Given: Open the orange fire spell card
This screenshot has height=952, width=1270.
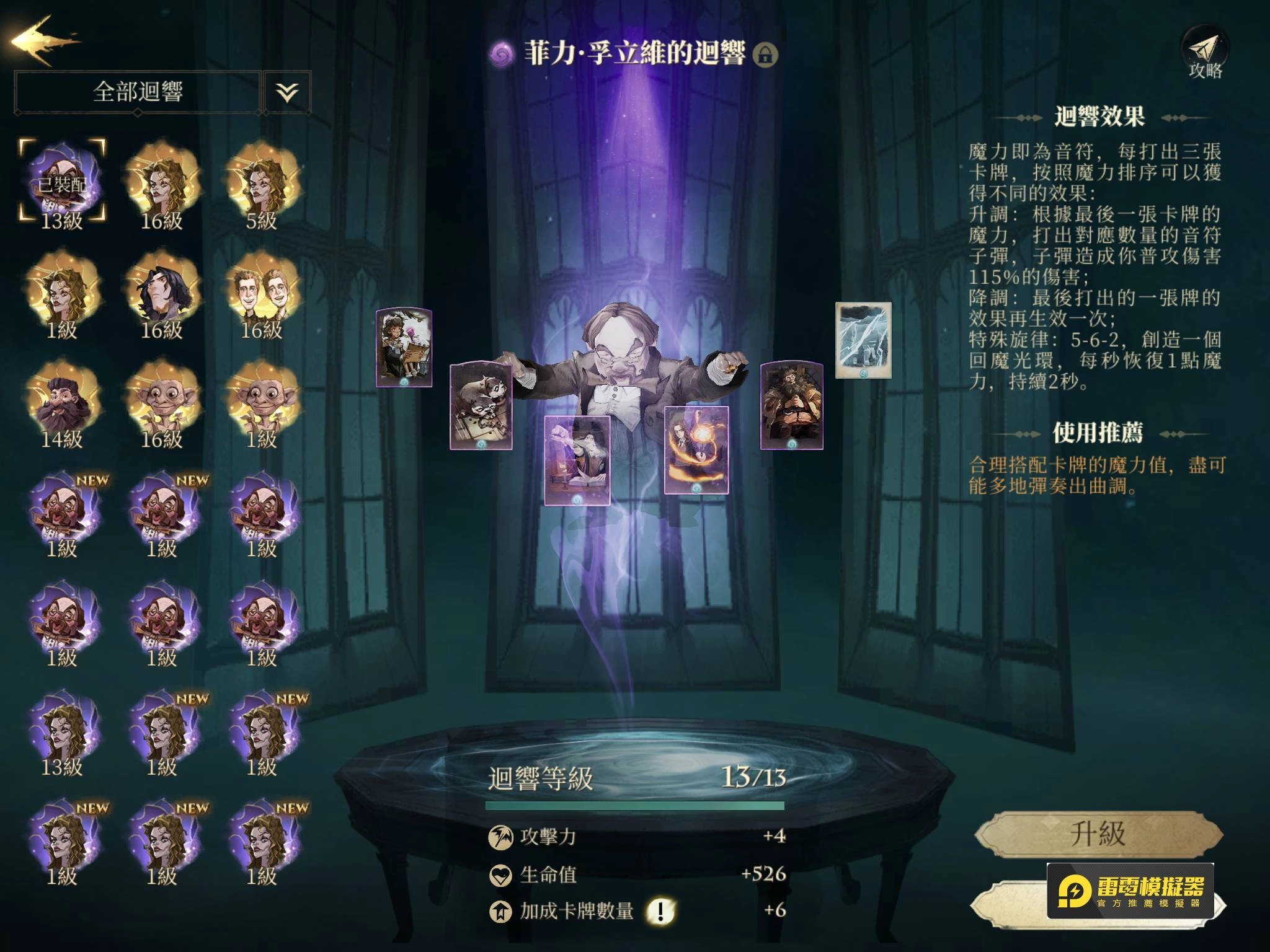Looking at the screenshot, I should tap(696, 450).
